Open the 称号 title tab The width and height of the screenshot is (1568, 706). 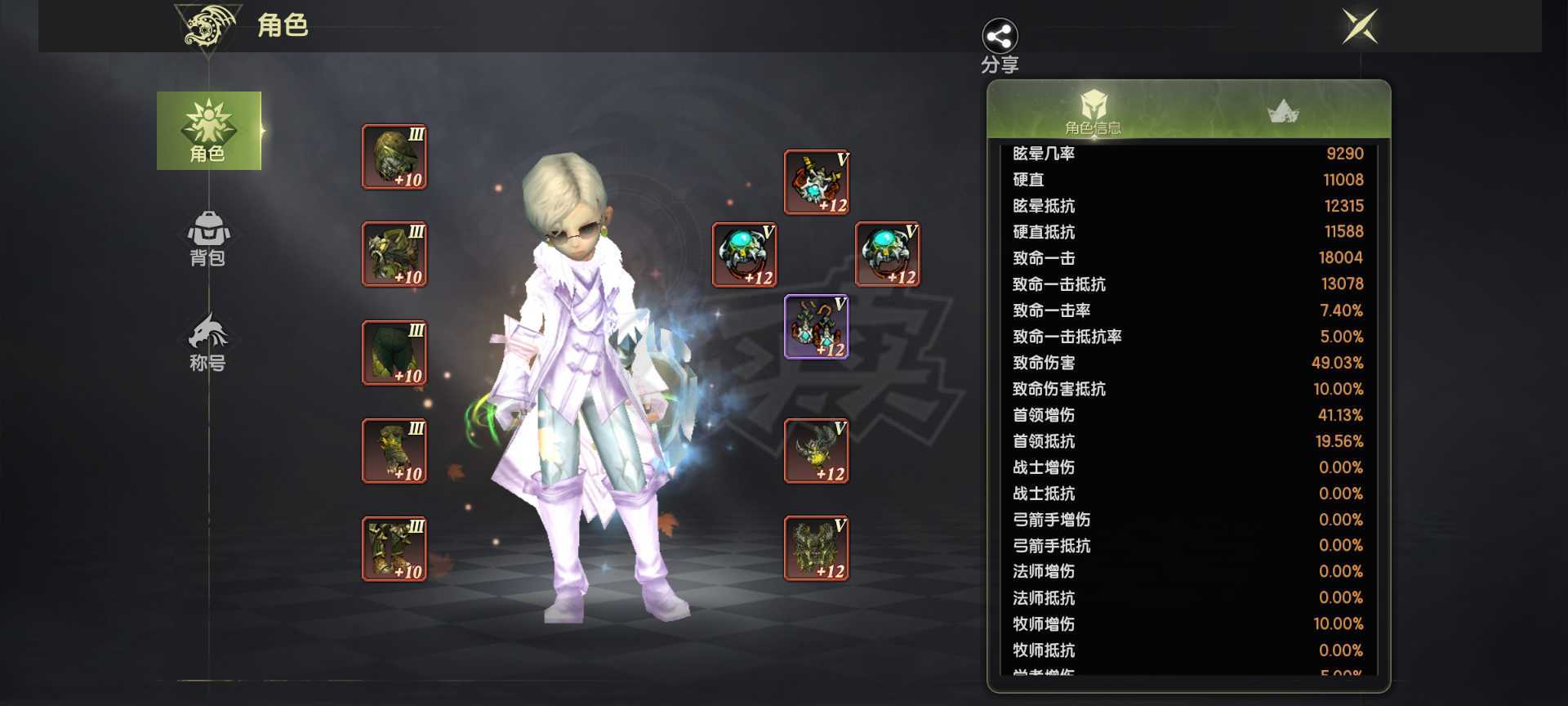point(208,343)
